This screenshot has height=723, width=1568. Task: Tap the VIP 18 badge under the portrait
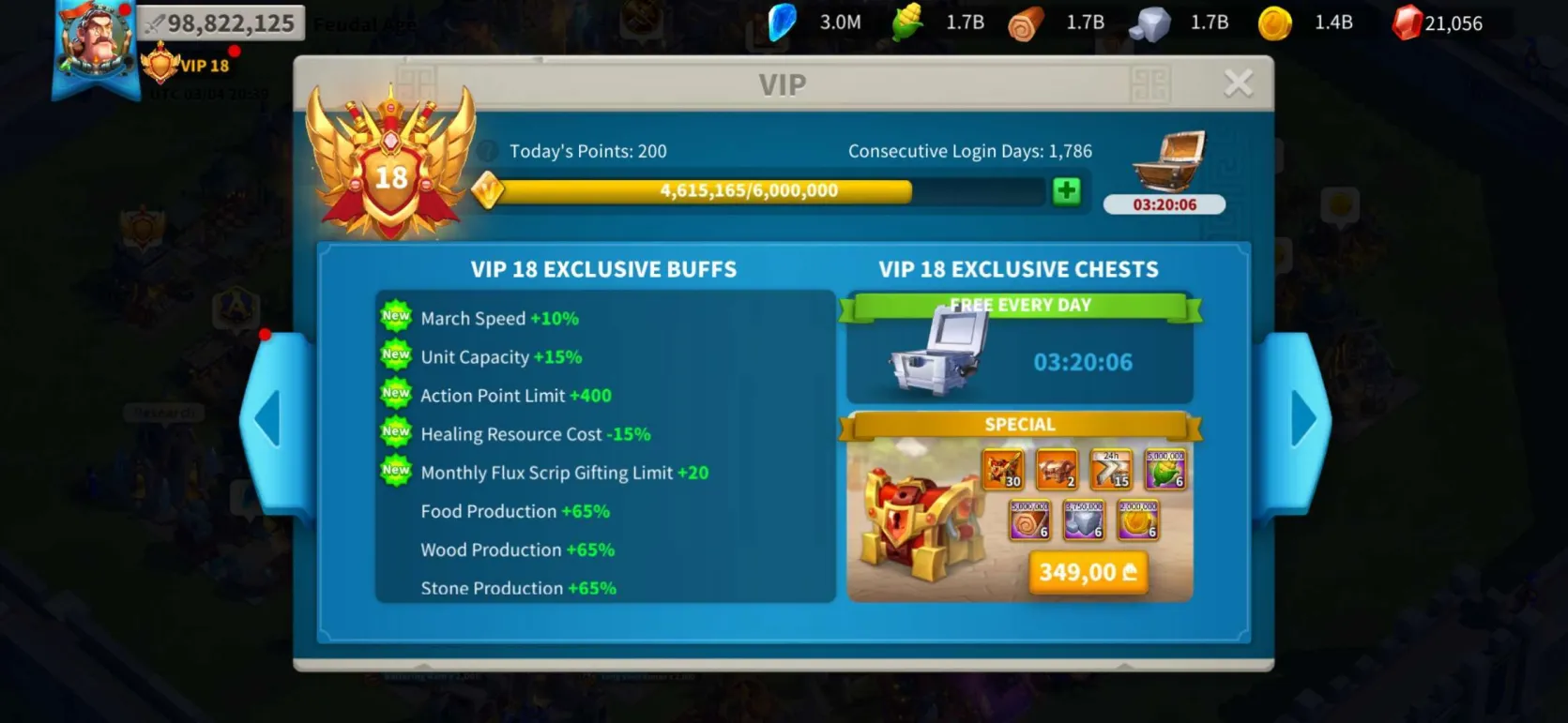[x=188, y=66]
